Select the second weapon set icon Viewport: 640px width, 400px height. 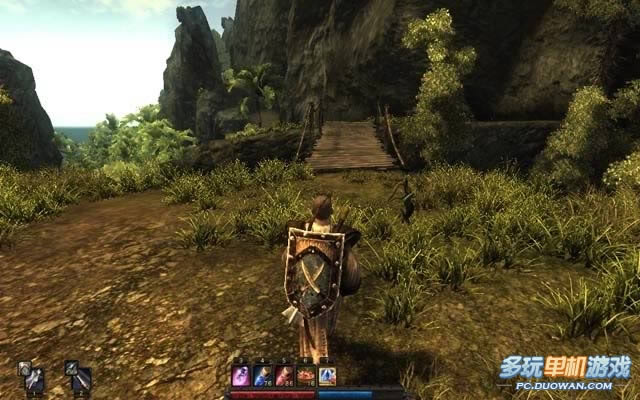(78, 376)
